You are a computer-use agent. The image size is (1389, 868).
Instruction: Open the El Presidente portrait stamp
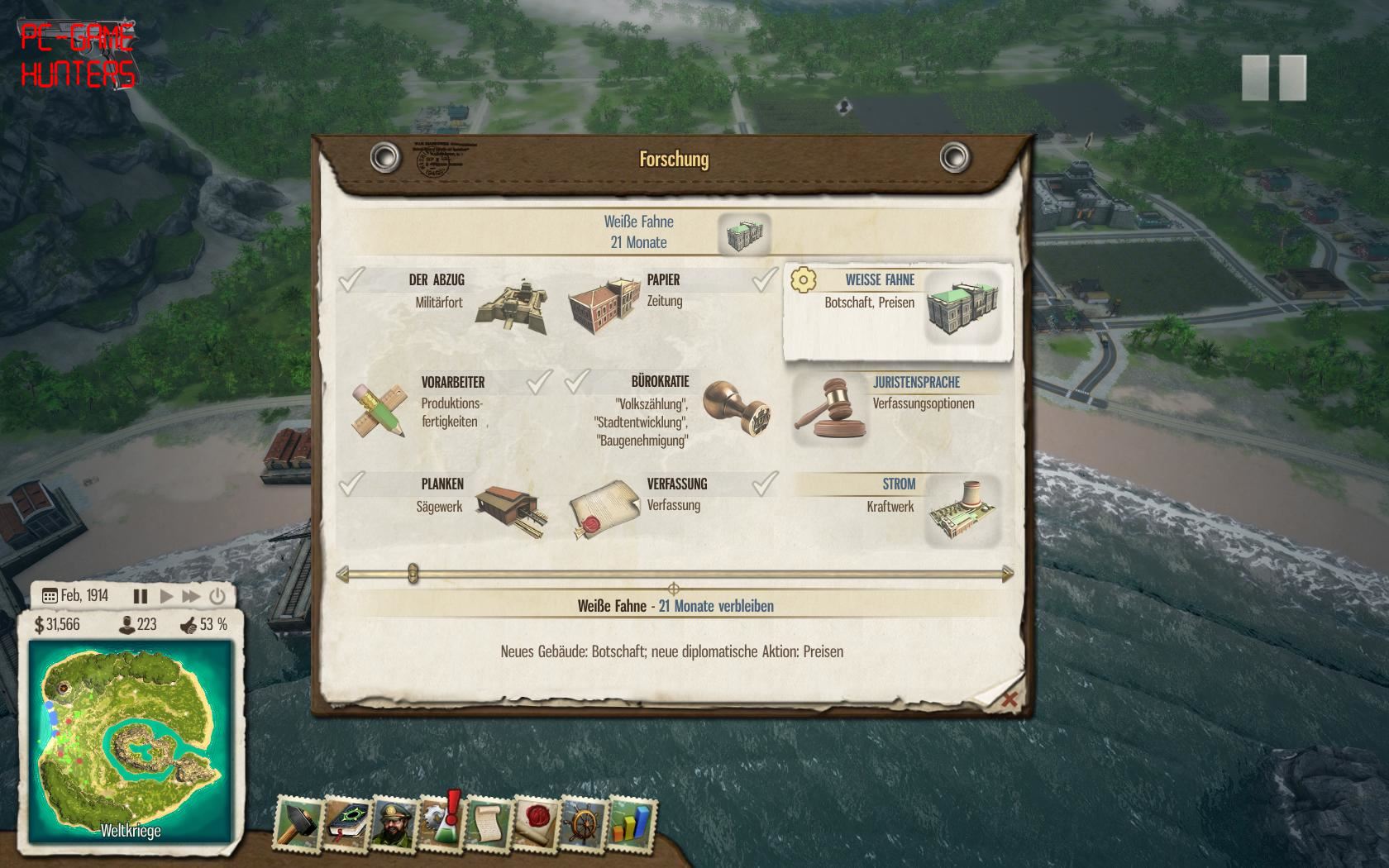click(393, 823)
